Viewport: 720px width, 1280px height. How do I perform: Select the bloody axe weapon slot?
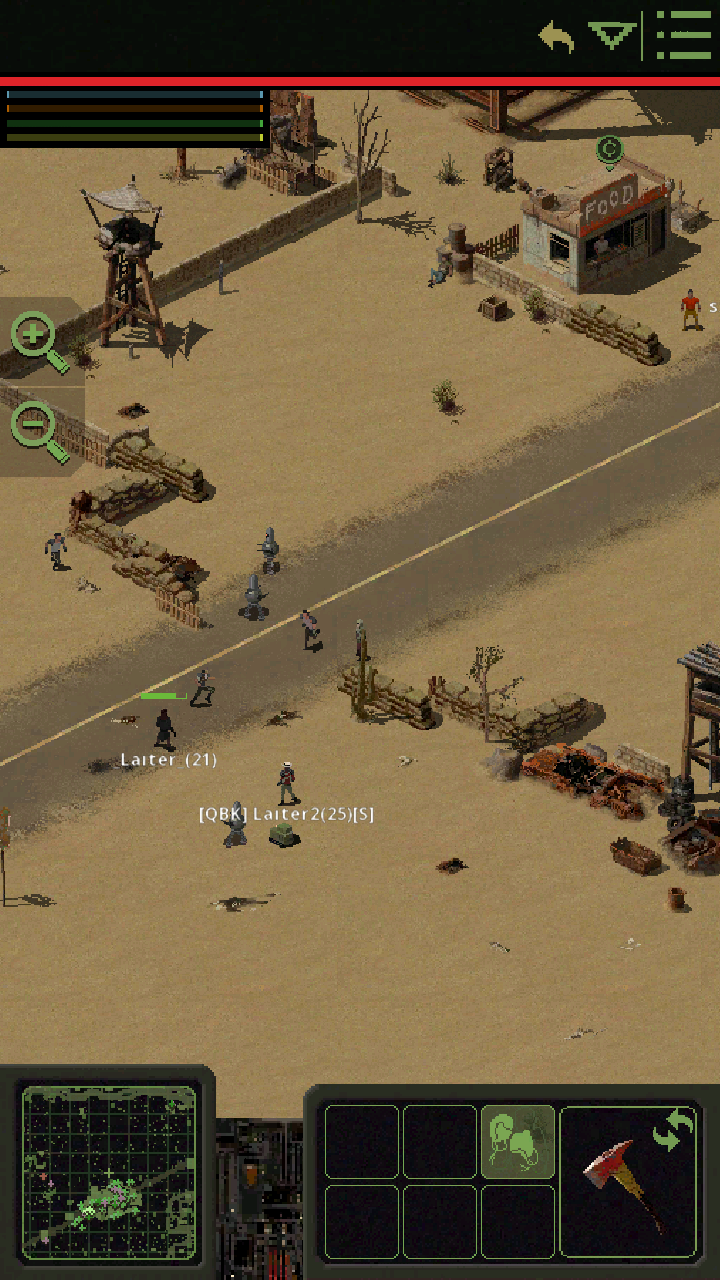click(x=620, y=1190)
